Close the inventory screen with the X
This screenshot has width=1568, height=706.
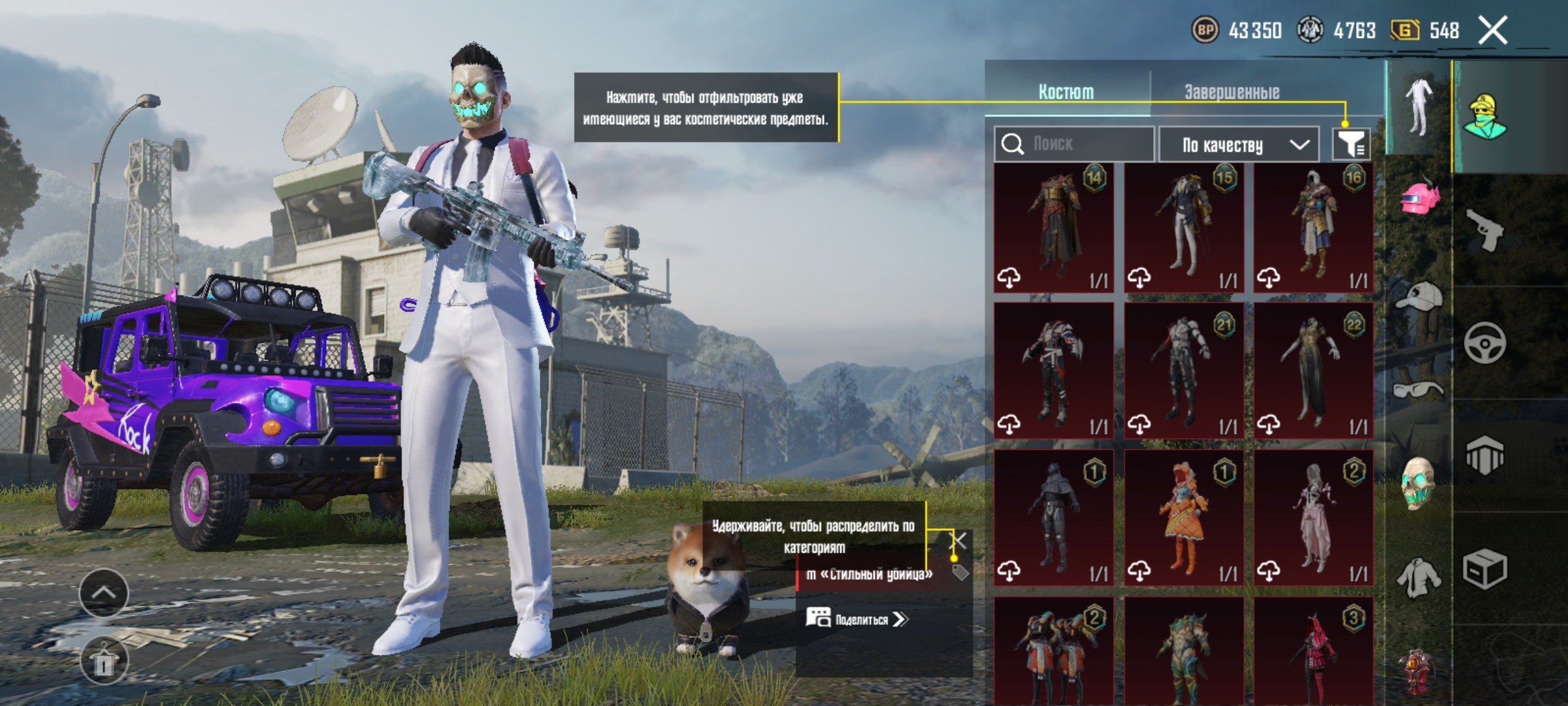click(1493, 31)
